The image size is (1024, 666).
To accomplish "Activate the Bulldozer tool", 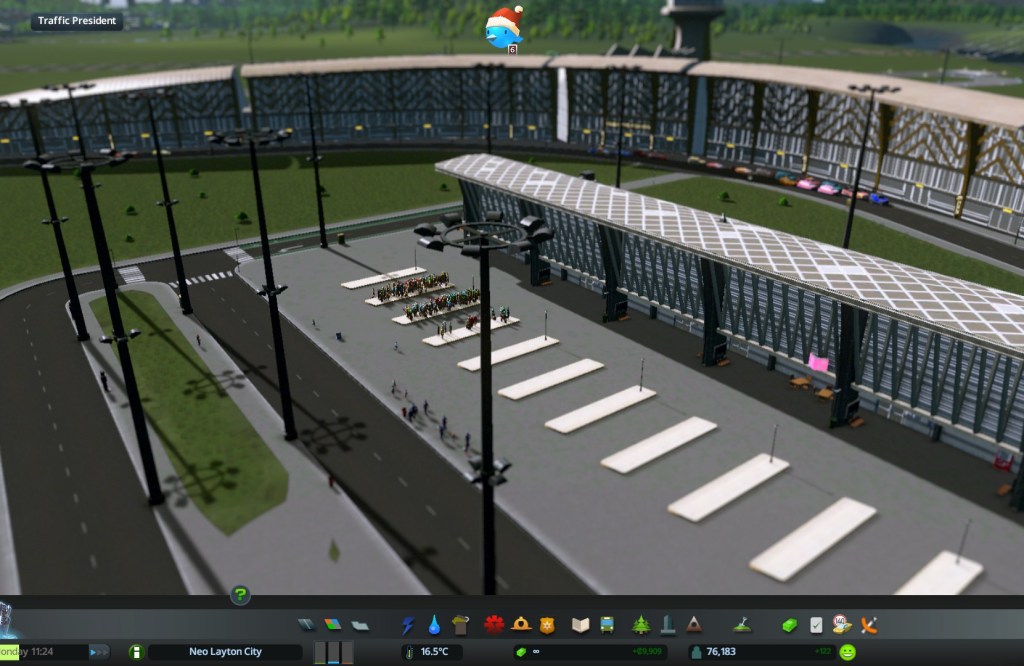I will [869, 625].
